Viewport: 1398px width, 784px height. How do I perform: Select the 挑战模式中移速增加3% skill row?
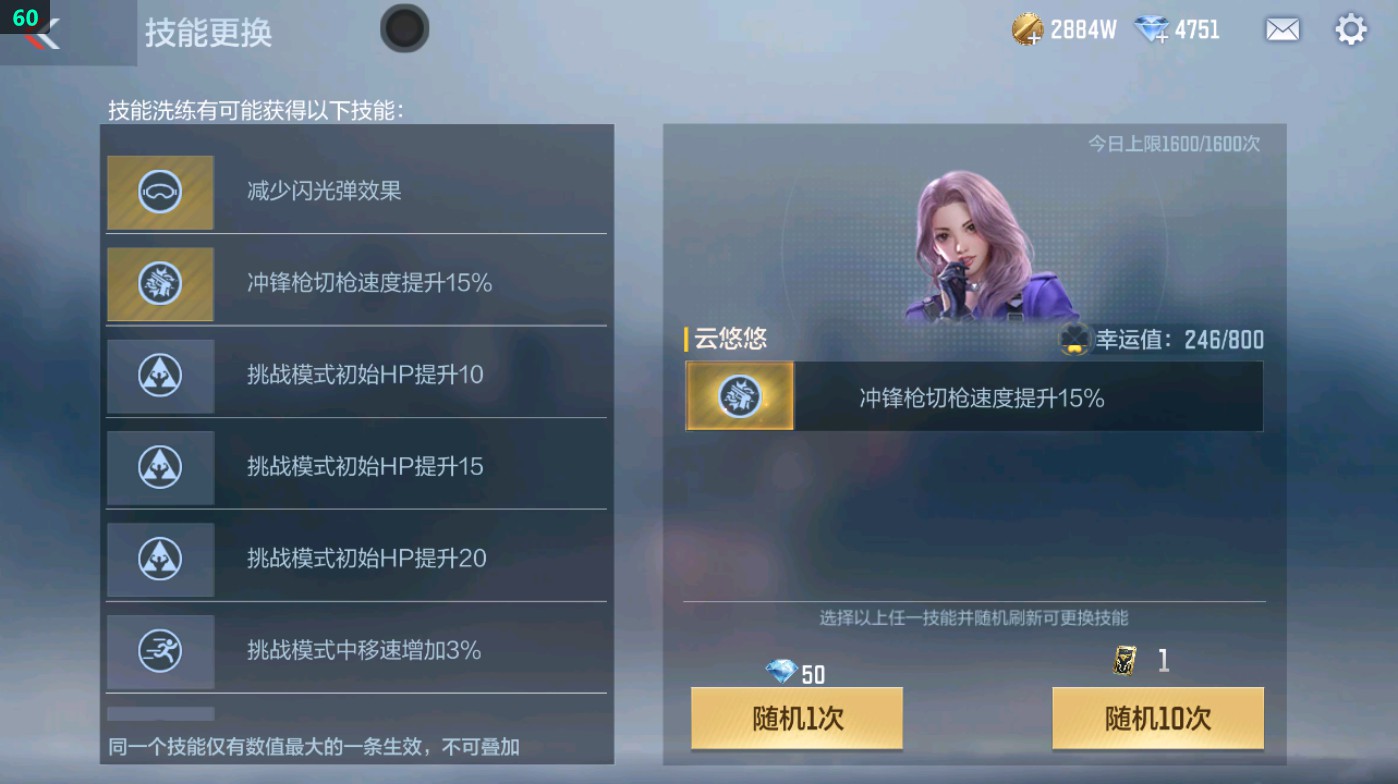point(355,651)
